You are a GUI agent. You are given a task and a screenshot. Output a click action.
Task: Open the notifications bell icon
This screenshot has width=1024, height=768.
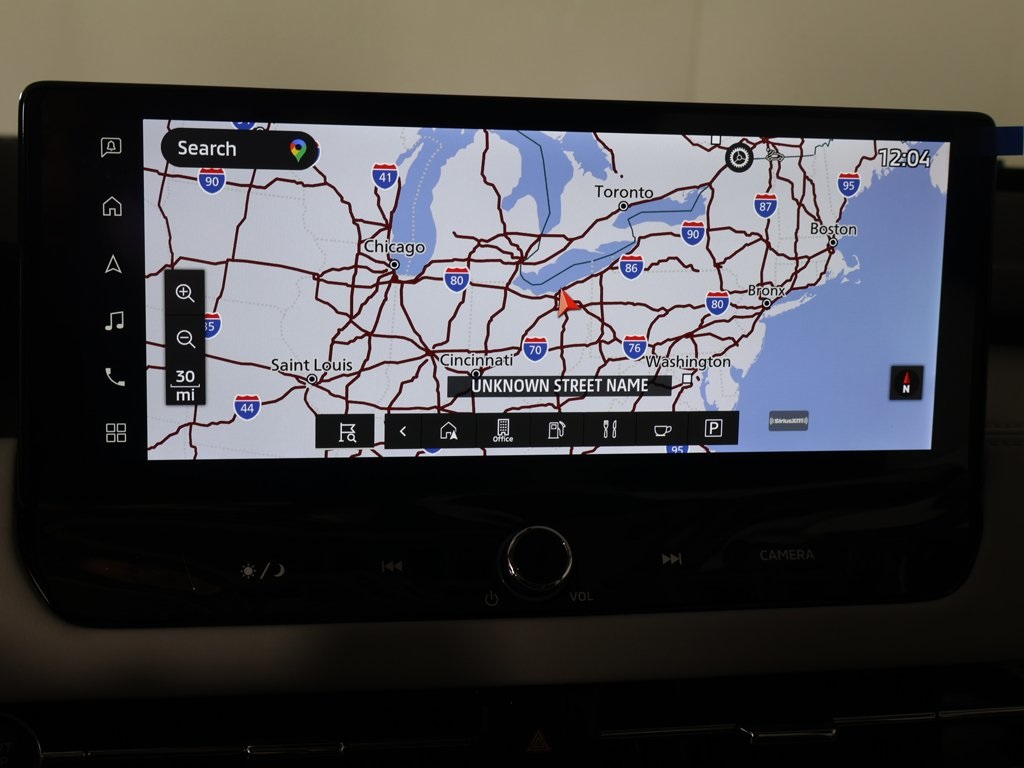(112, 148)
